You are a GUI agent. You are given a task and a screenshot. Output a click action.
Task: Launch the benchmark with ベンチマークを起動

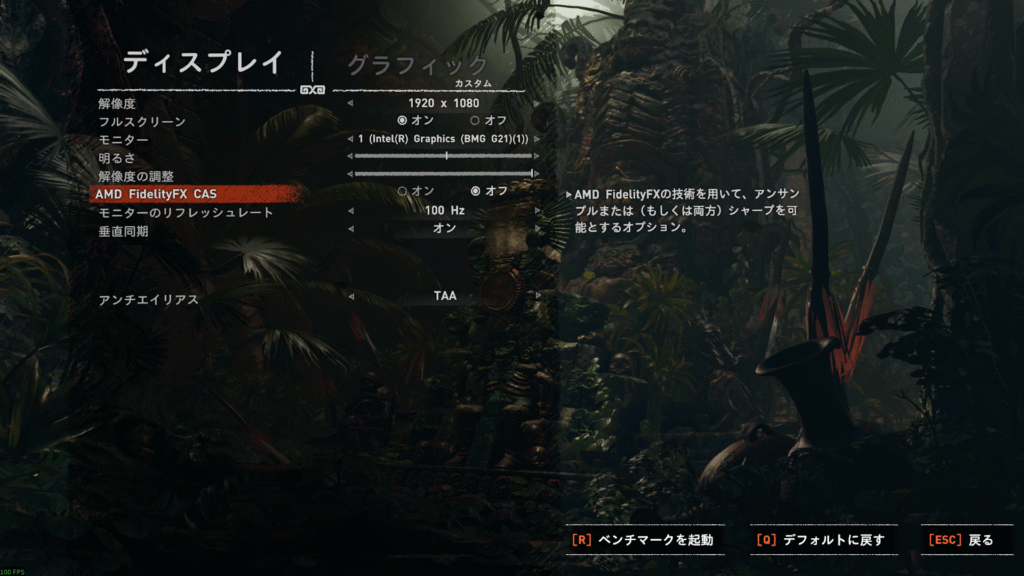tap(645, 540)
